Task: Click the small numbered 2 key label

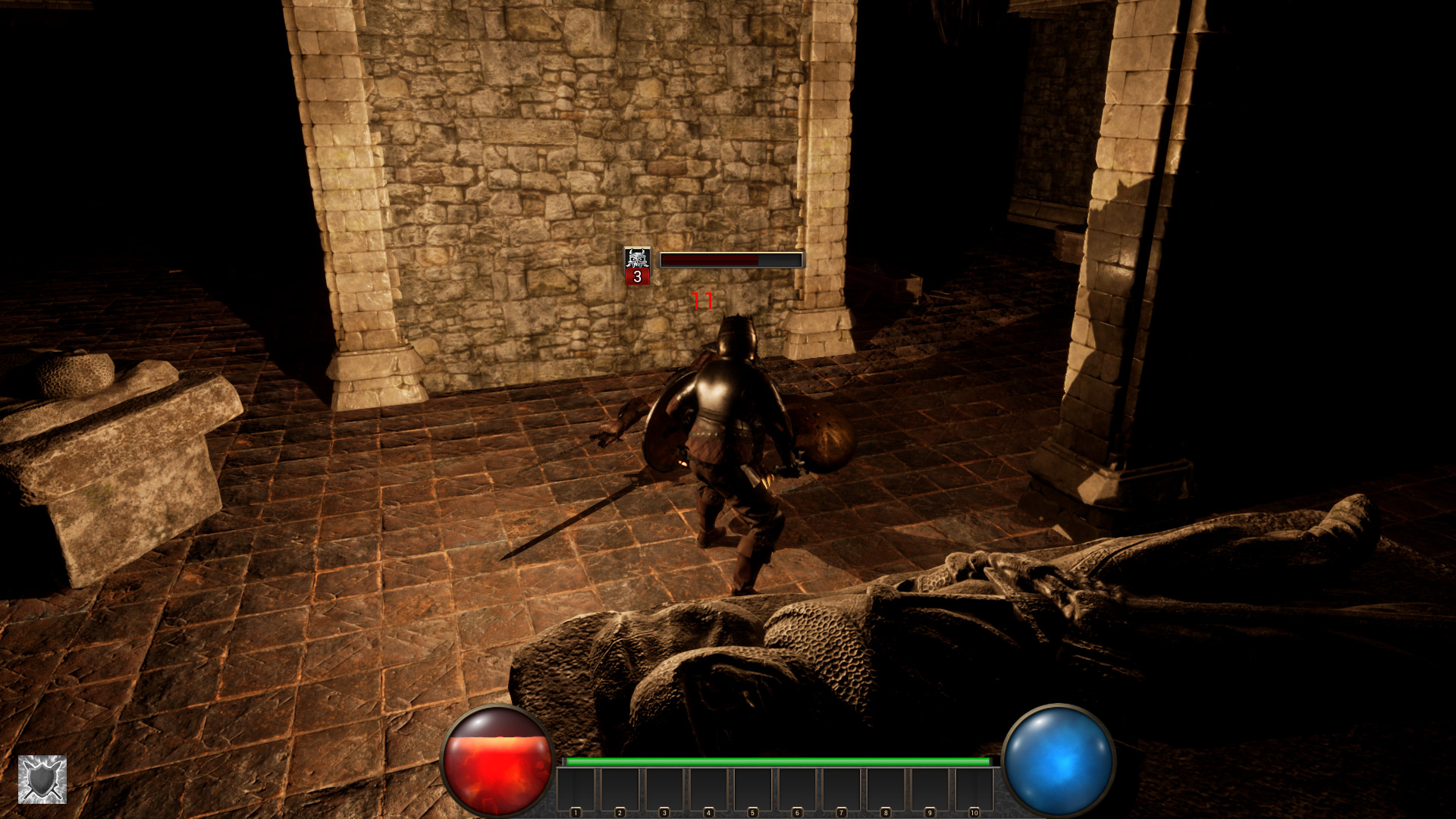Action: click(620, 811)
